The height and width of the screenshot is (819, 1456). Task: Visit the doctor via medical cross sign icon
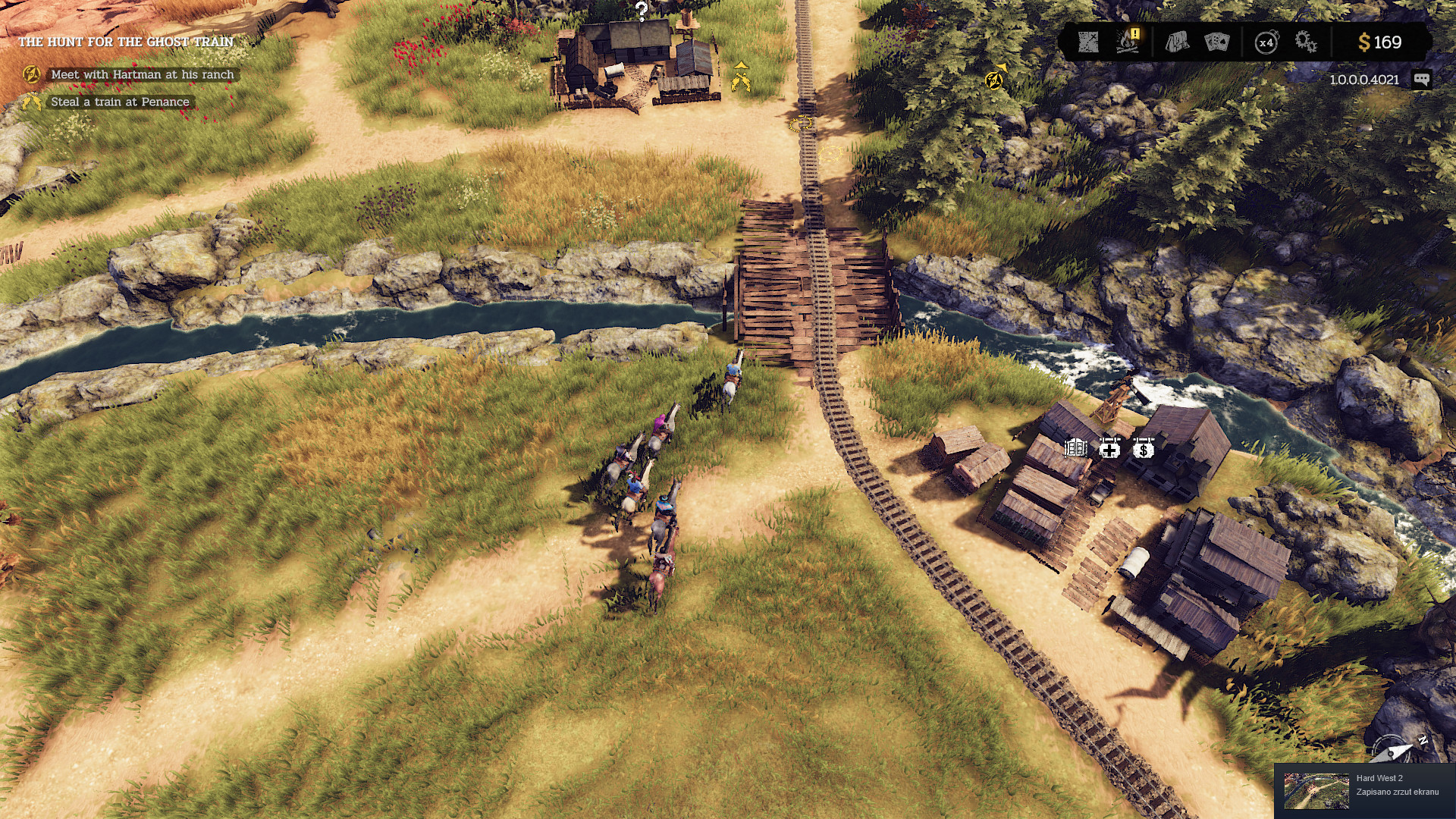tap(1109, 449)
